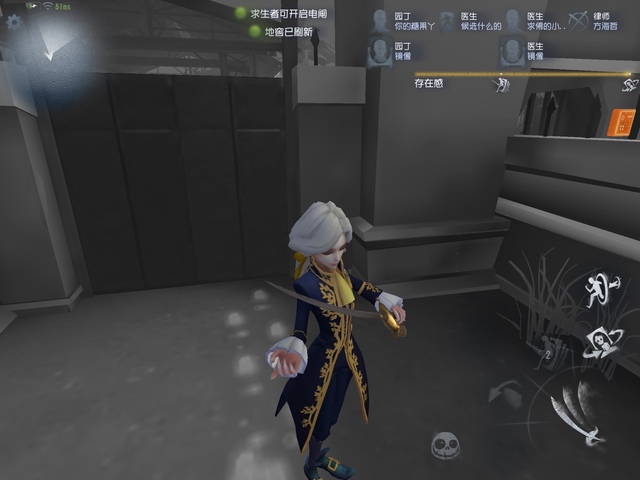Activate the mirror image ability
The image size is (640, 480).
602,341
